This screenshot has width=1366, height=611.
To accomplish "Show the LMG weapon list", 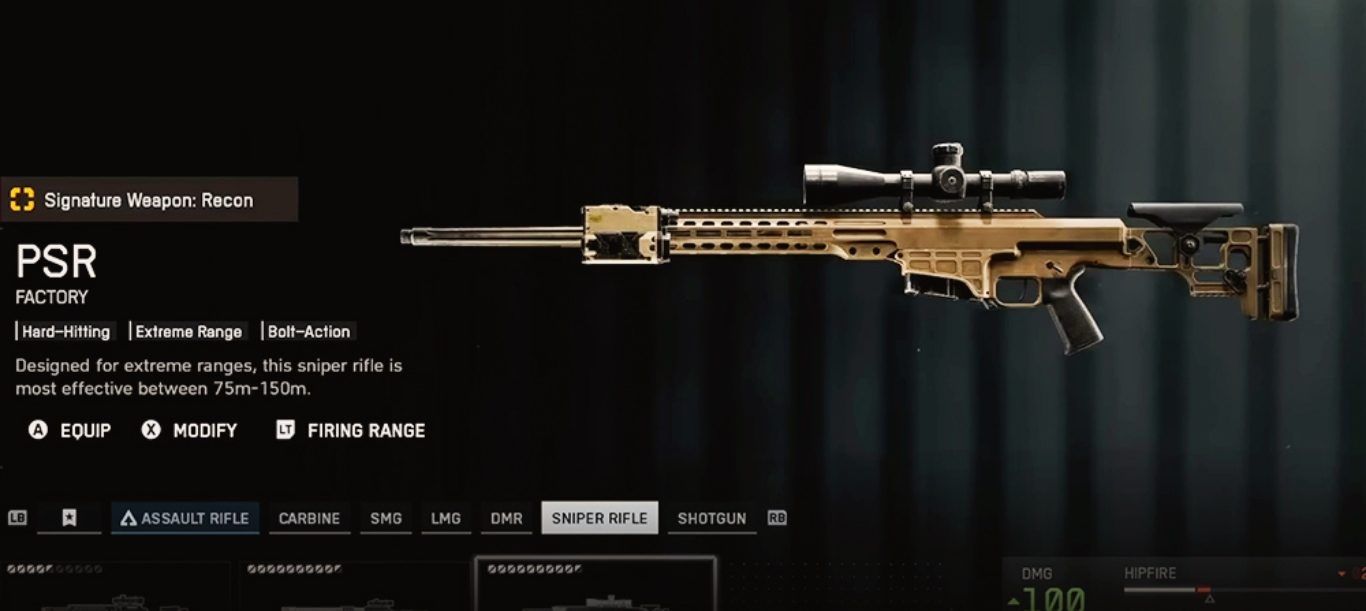I will pyautogui.click(x=445, y=518).
